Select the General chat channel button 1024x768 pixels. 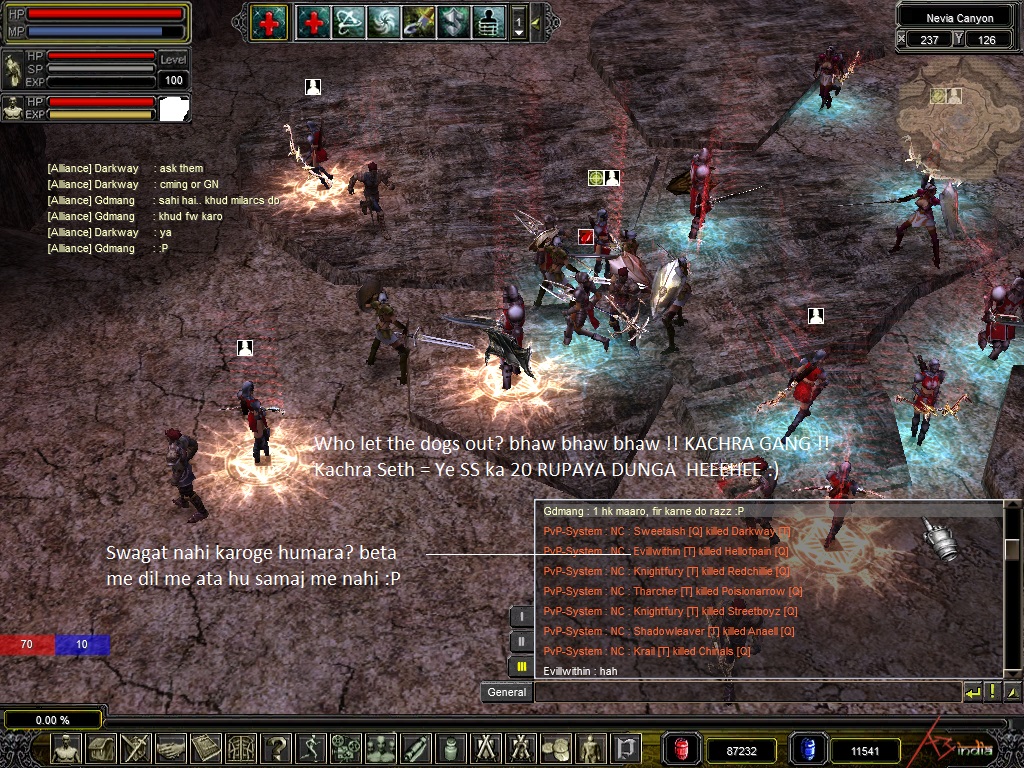(x=507, y=692)
